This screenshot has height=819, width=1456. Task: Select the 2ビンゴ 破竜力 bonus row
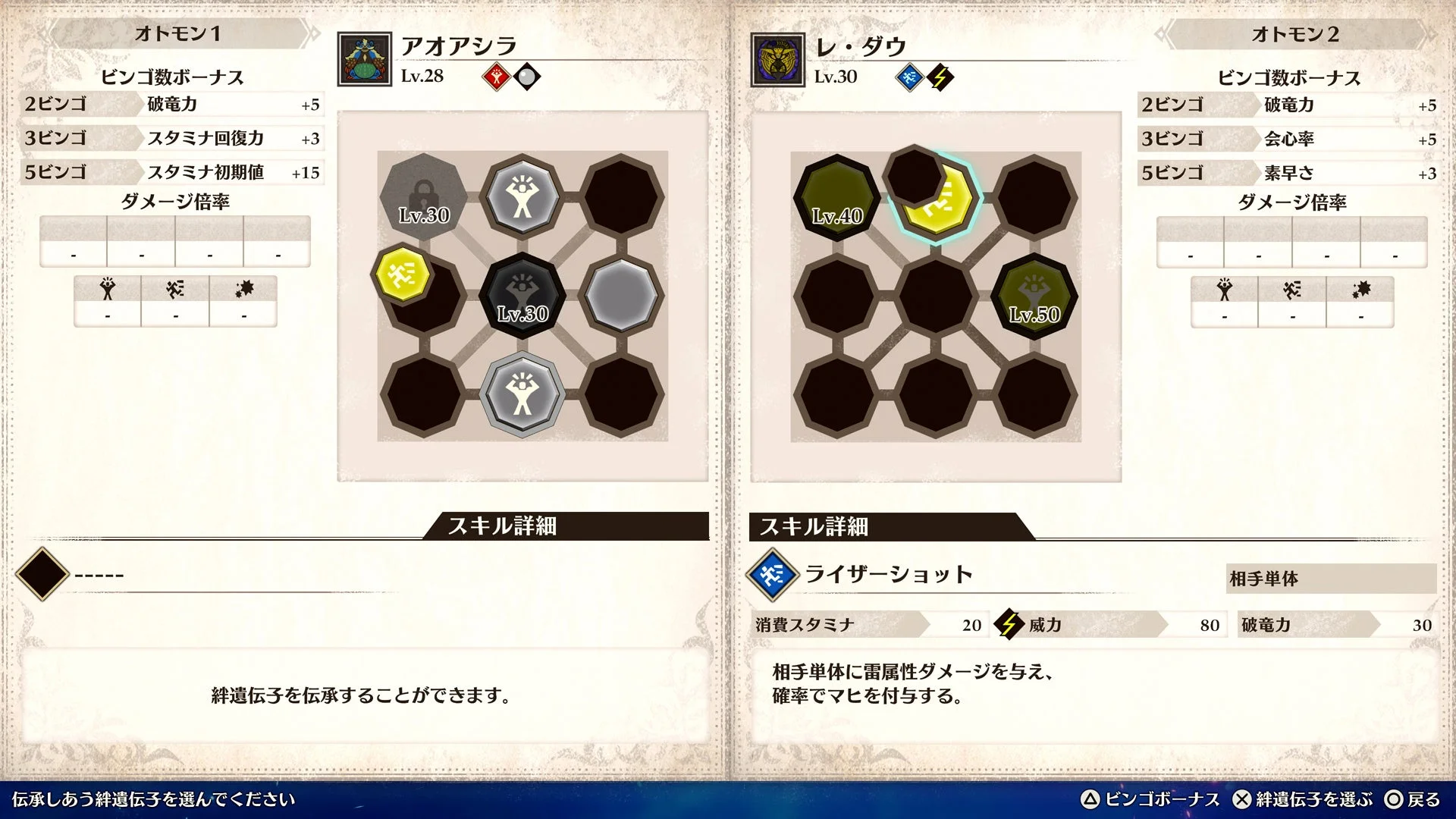tap(173, 105)
